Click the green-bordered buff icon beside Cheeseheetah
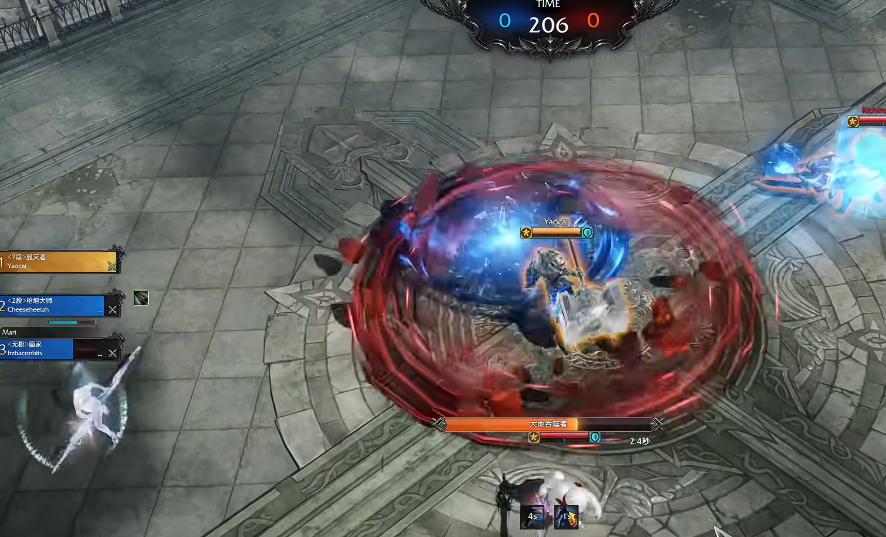Image resolution: width=886 pixels, height=537 pixels. tap(141, 298)
